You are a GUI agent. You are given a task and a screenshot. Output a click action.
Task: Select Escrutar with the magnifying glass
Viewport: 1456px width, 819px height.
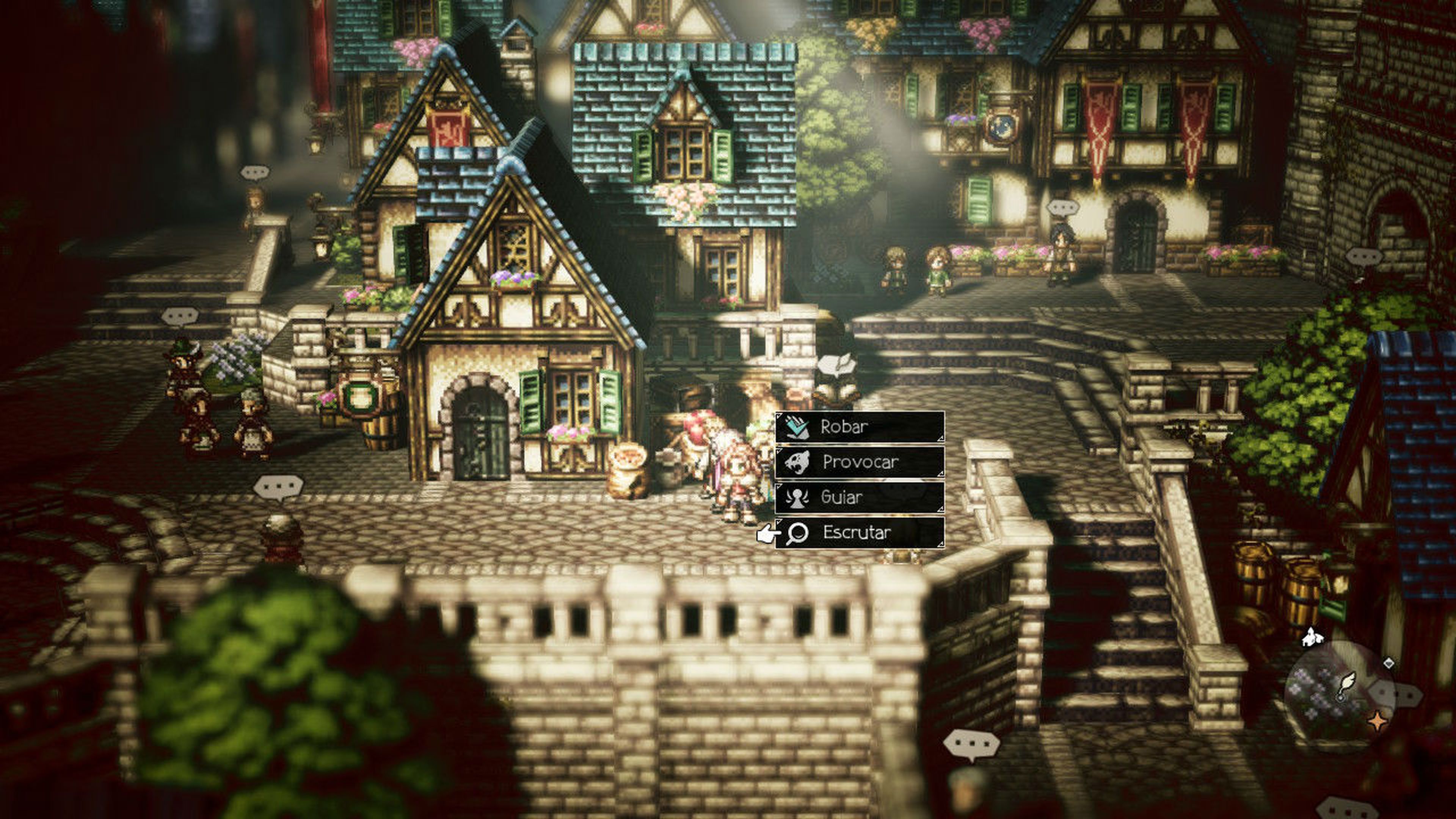point(859,532)
